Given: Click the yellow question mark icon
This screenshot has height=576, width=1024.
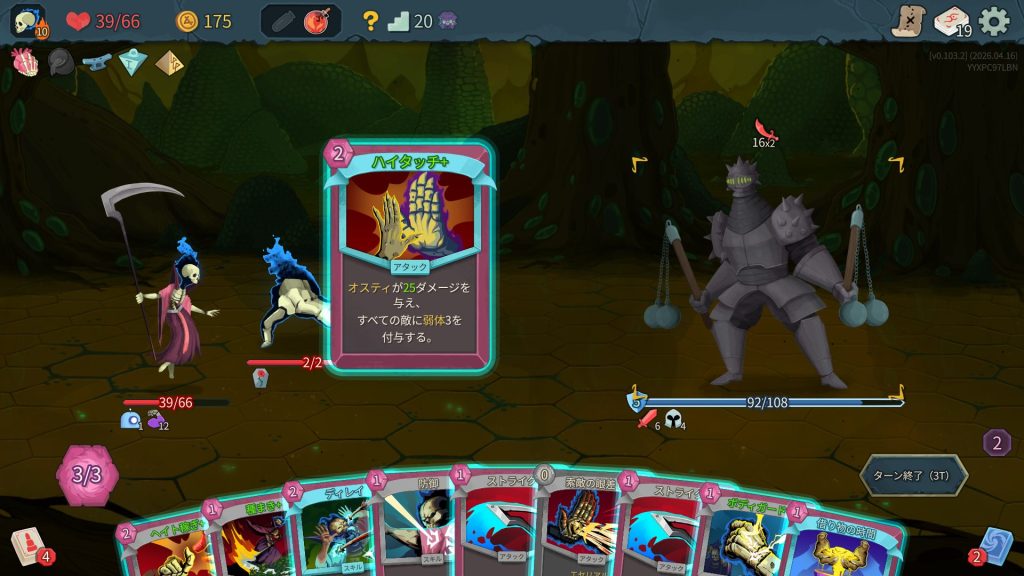Looking at the screenshot, I should 370,21.
